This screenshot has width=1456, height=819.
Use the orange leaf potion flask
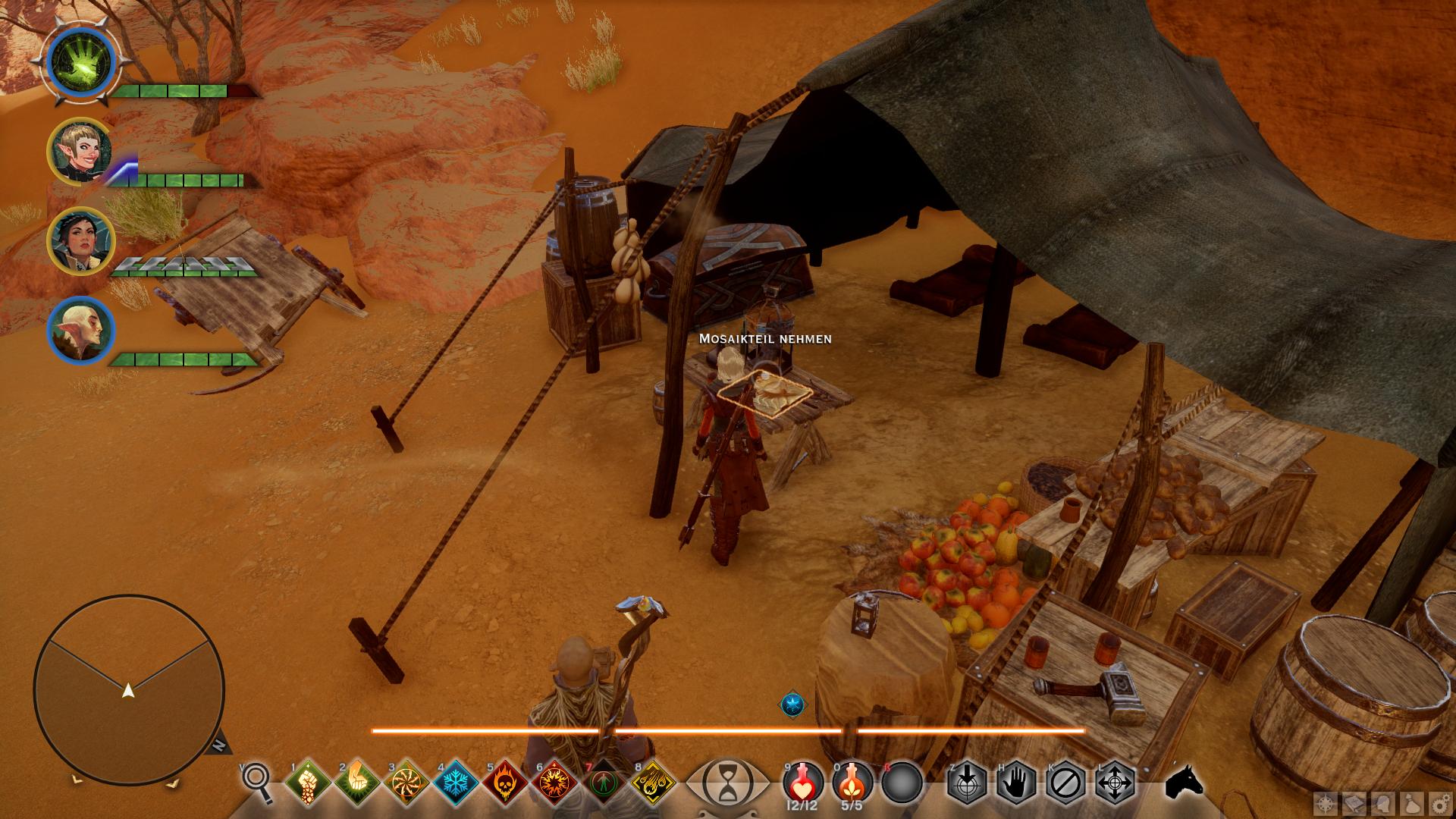(x=852, y=781)
